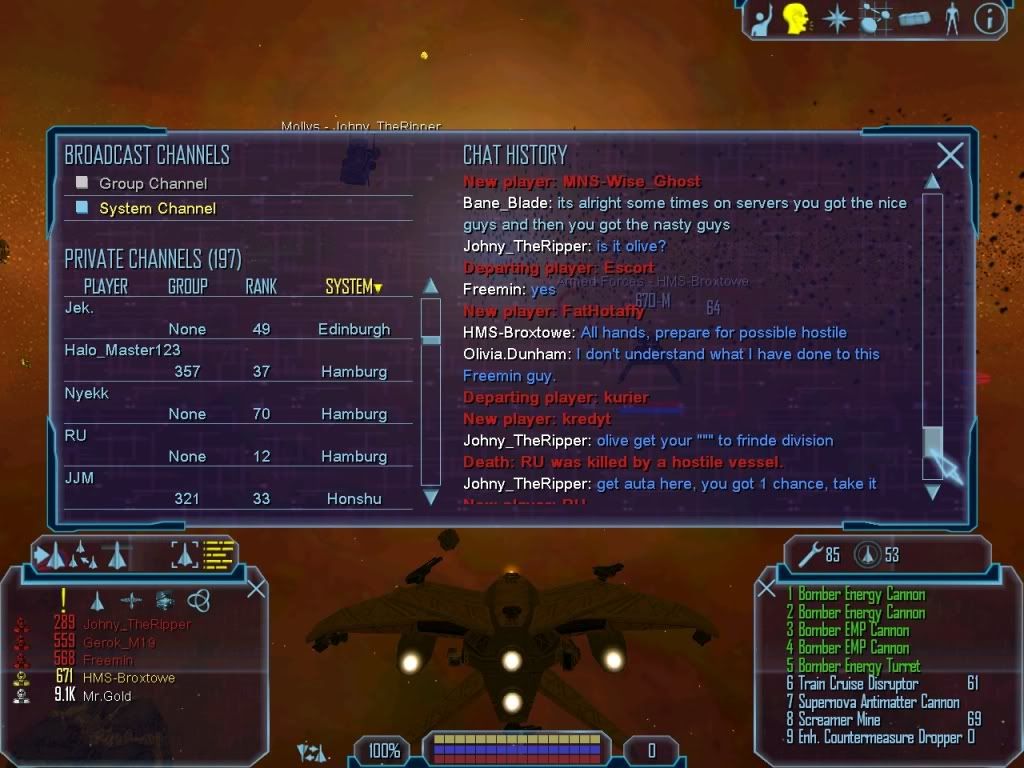Choose Nyekk in the private channels list

tap(87, 393)
